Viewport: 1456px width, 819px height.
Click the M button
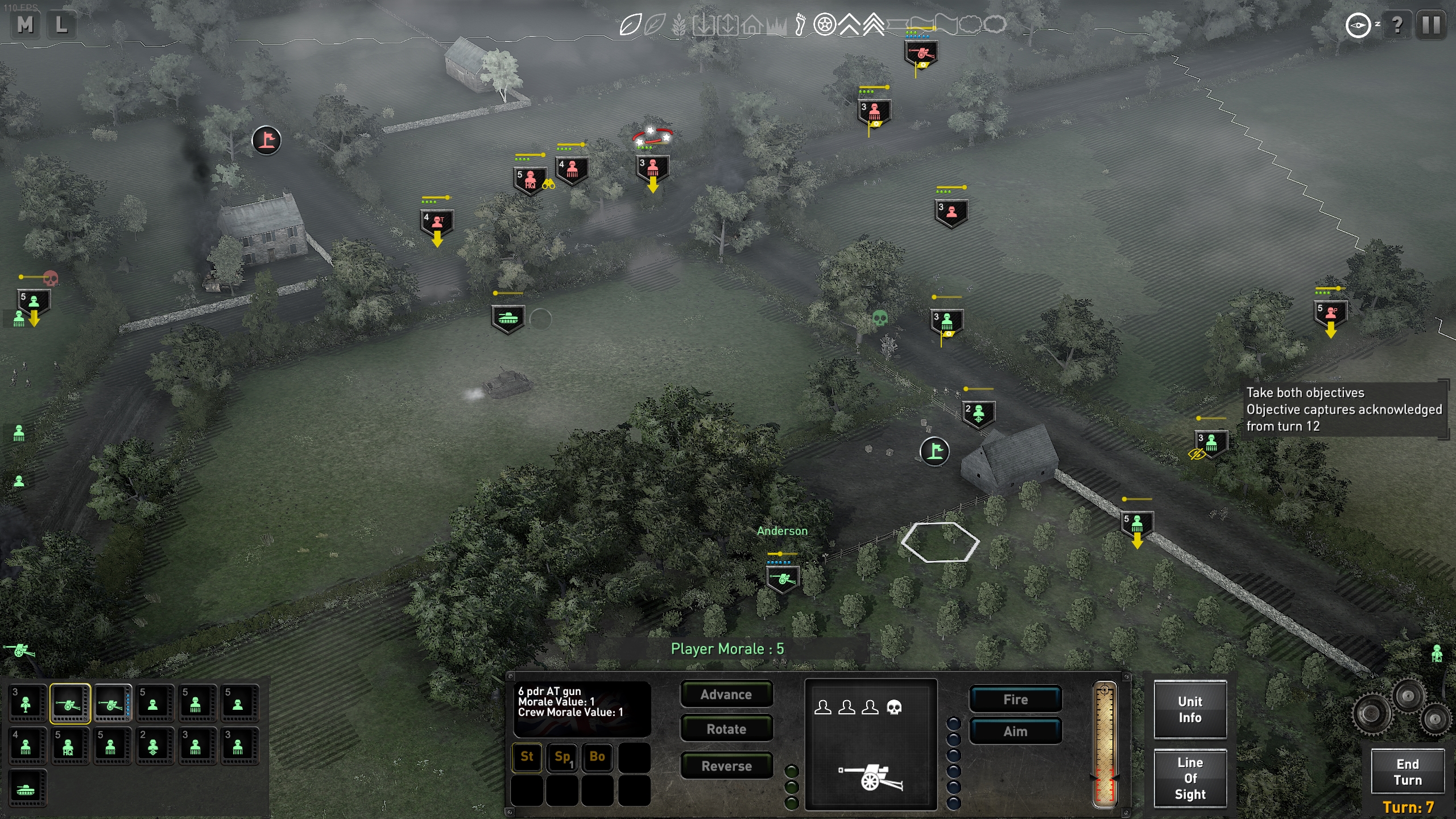tap(25, 24)
